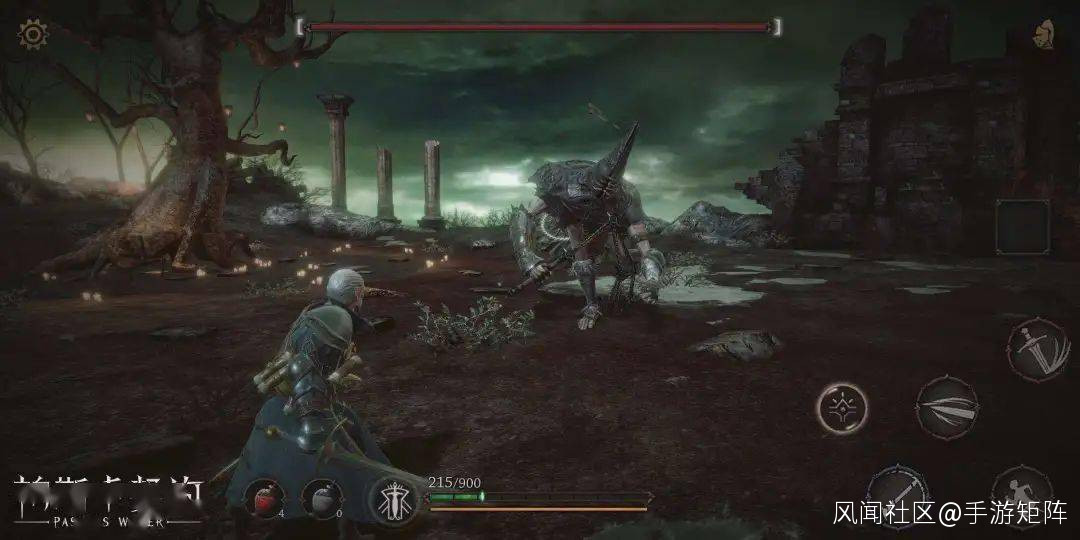Image resolution: width=1080 pixels, height=540 pixels.
Task: Select the empty square item slot
Action: 1022,226
